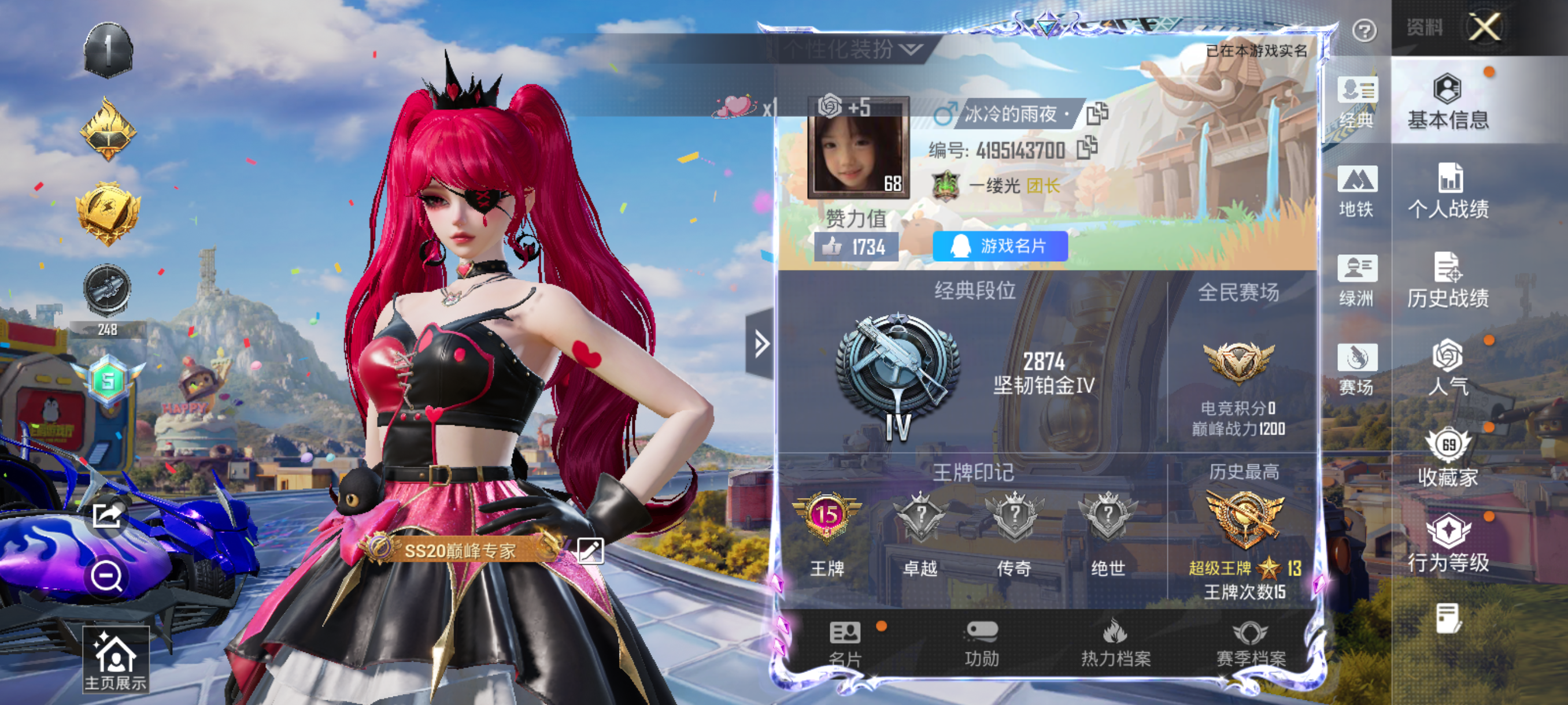Open the 收藏家 collector page
This screenshot has height=705, width=1568.
click(1448, 458)
